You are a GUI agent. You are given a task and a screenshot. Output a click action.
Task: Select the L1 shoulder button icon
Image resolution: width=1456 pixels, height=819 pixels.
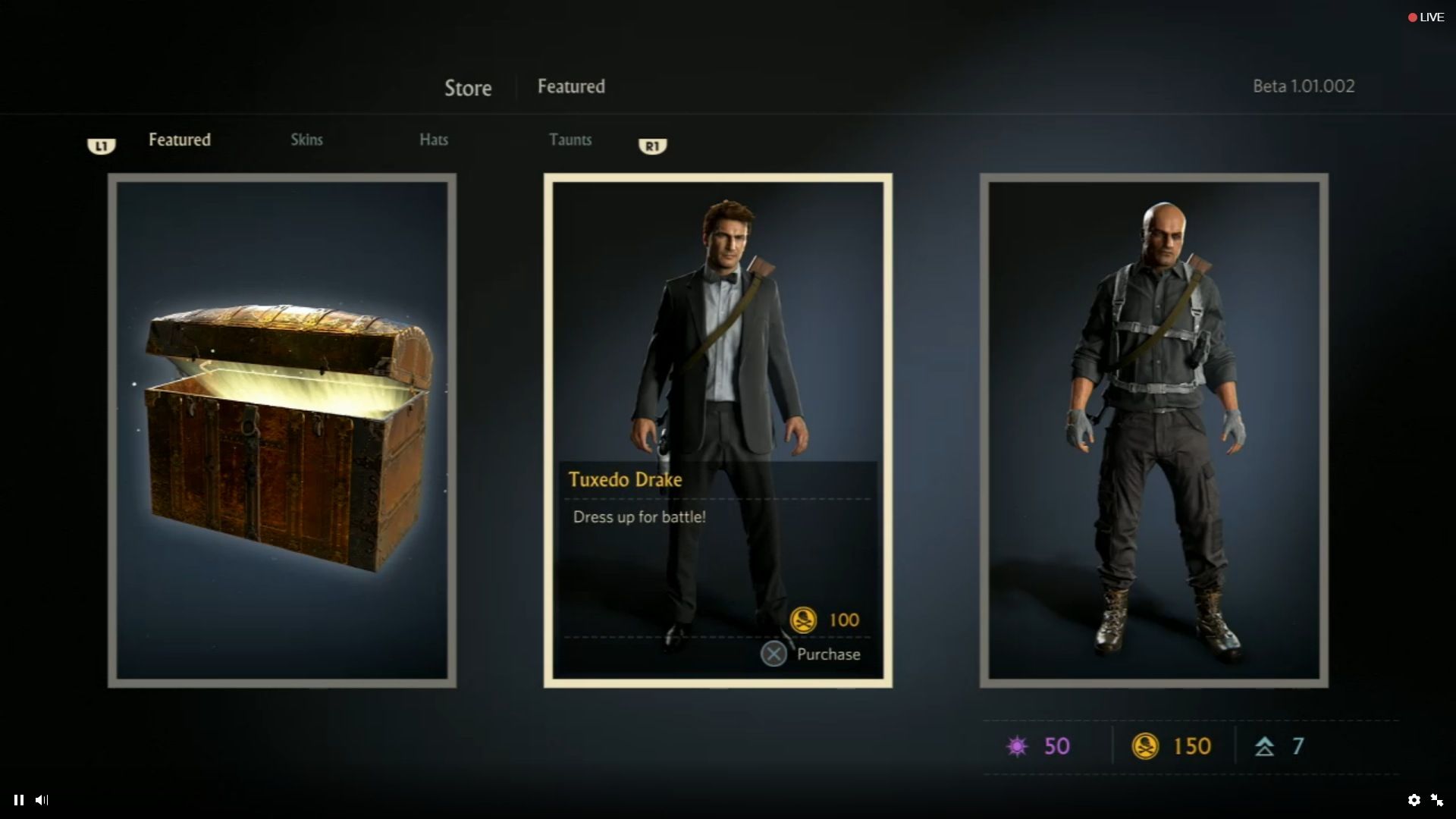[x=102, y=146]
